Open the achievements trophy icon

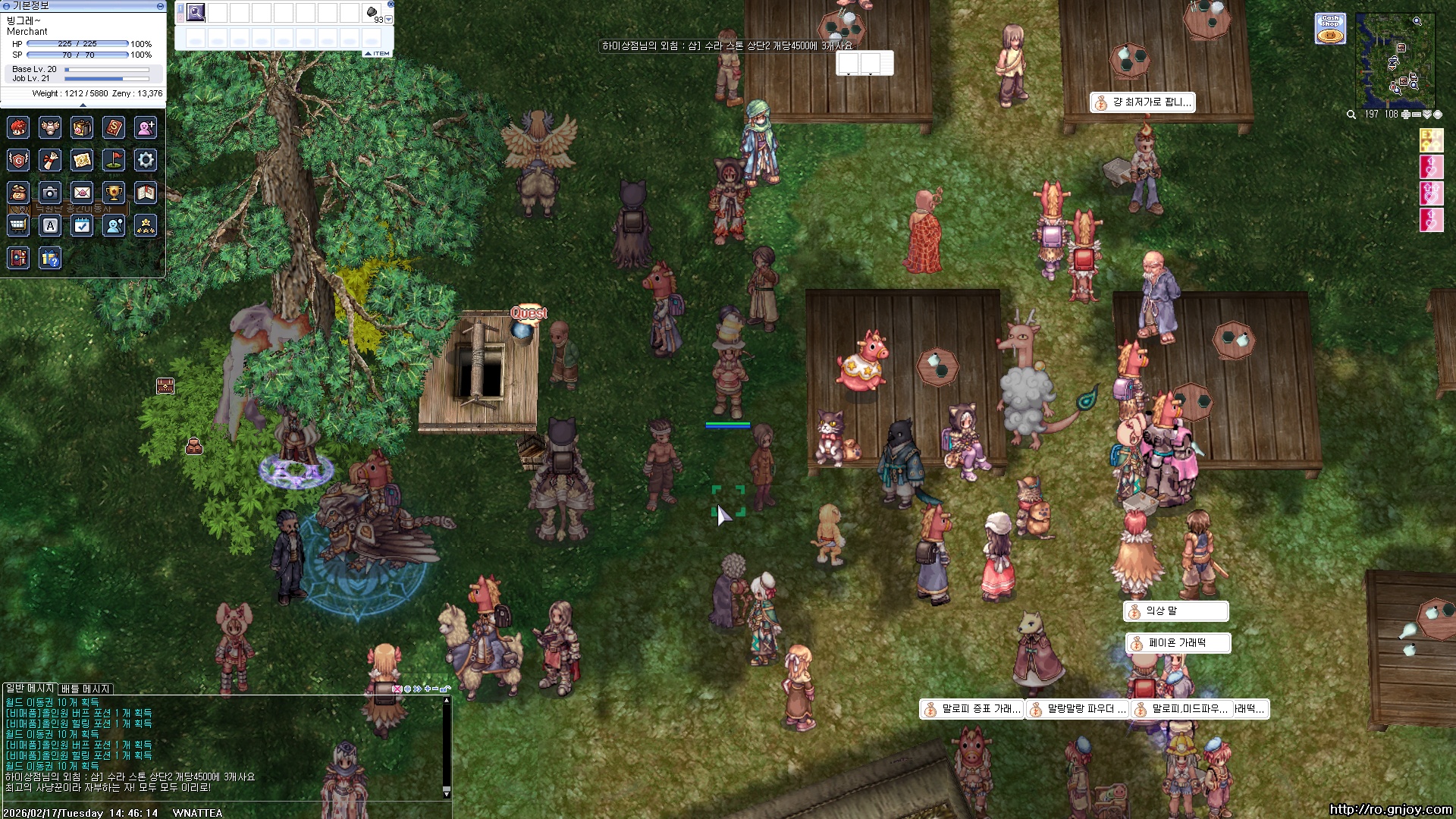[x=114, y=193]
